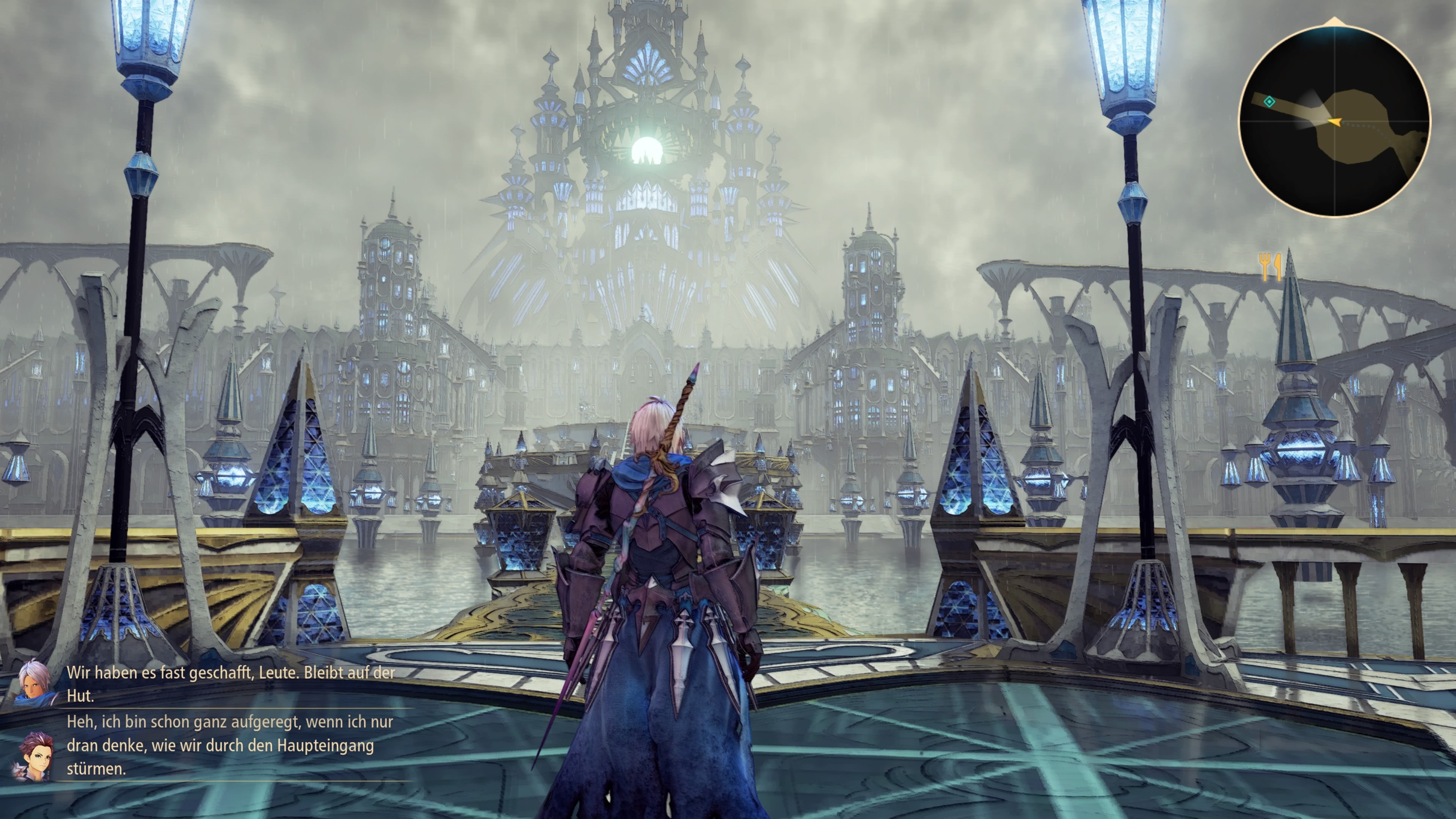Select the red-haired character's portrait
Image resolution: width=1456 pixels, height=819 pixels.
[x=36, y=756]
